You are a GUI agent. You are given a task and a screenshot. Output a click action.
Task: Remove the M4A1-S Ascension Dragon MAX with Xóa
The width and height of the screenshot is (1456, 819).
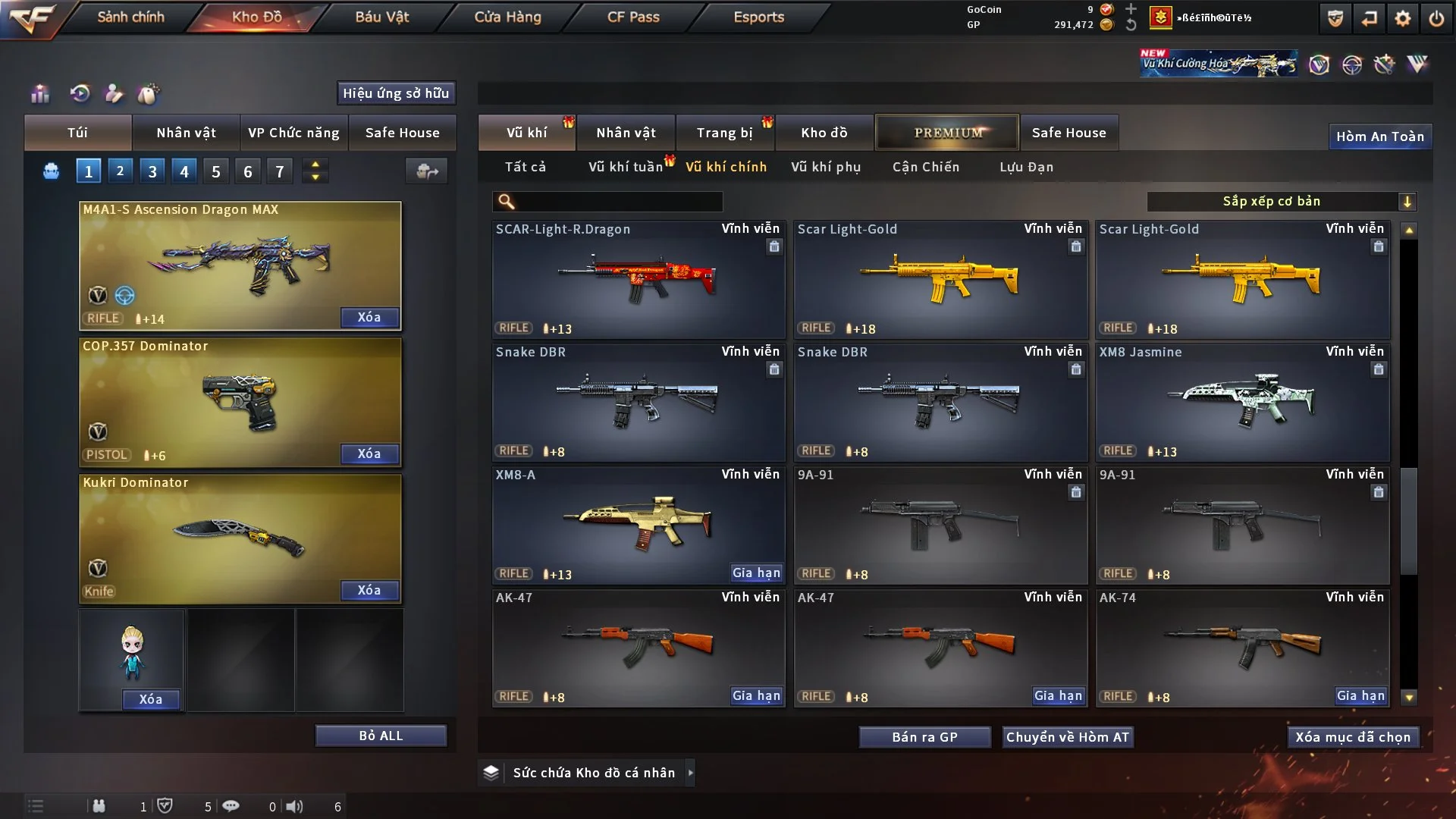point(369,317)
